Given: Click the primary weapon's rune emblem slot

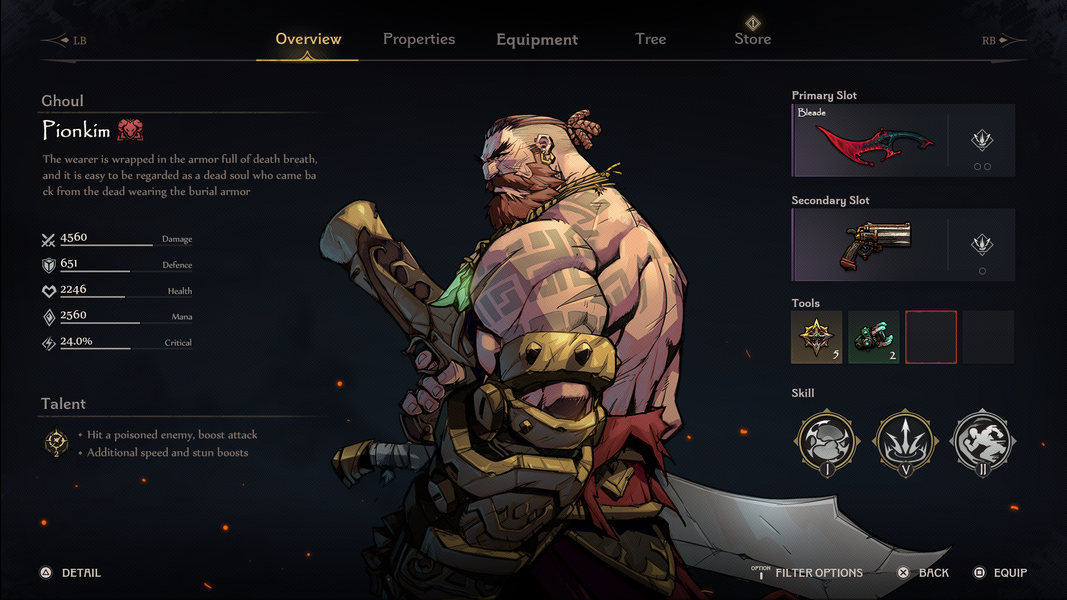Looking at the screenshot, I should point(982,140).
